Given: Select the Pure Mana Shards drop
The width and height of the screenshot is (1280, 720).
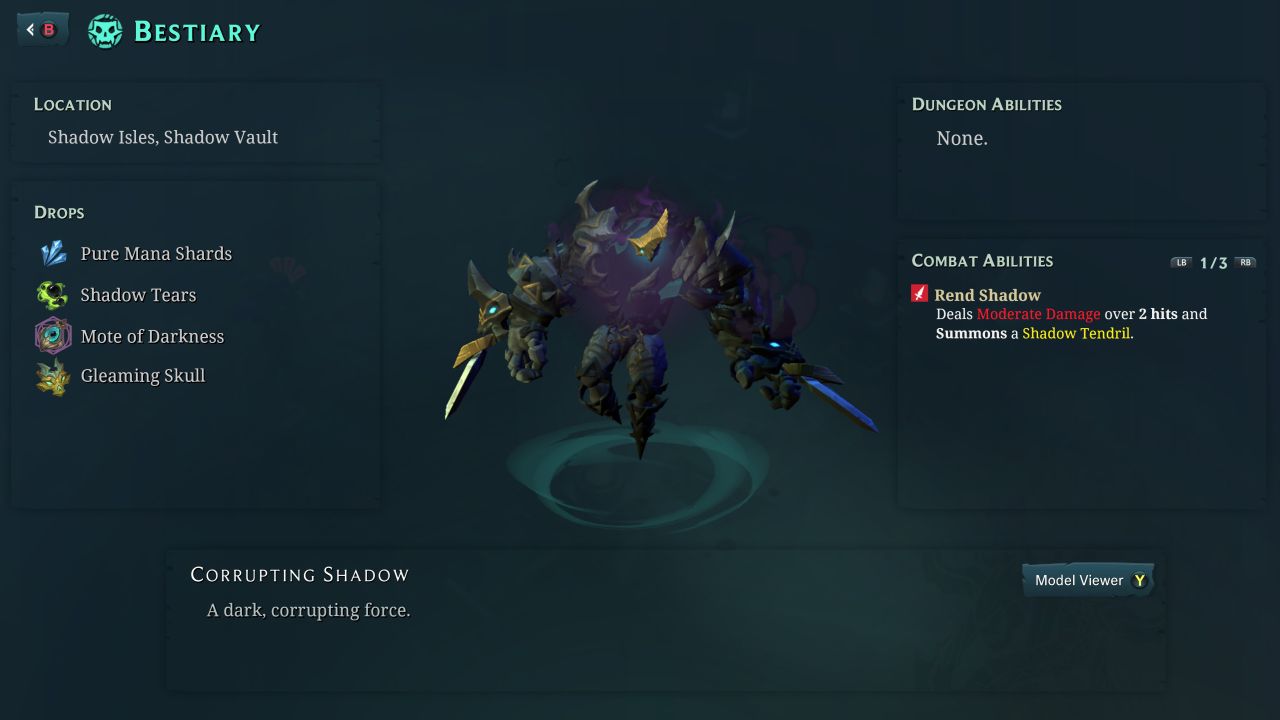Looking at the screenshot, I should coord(155,254).
